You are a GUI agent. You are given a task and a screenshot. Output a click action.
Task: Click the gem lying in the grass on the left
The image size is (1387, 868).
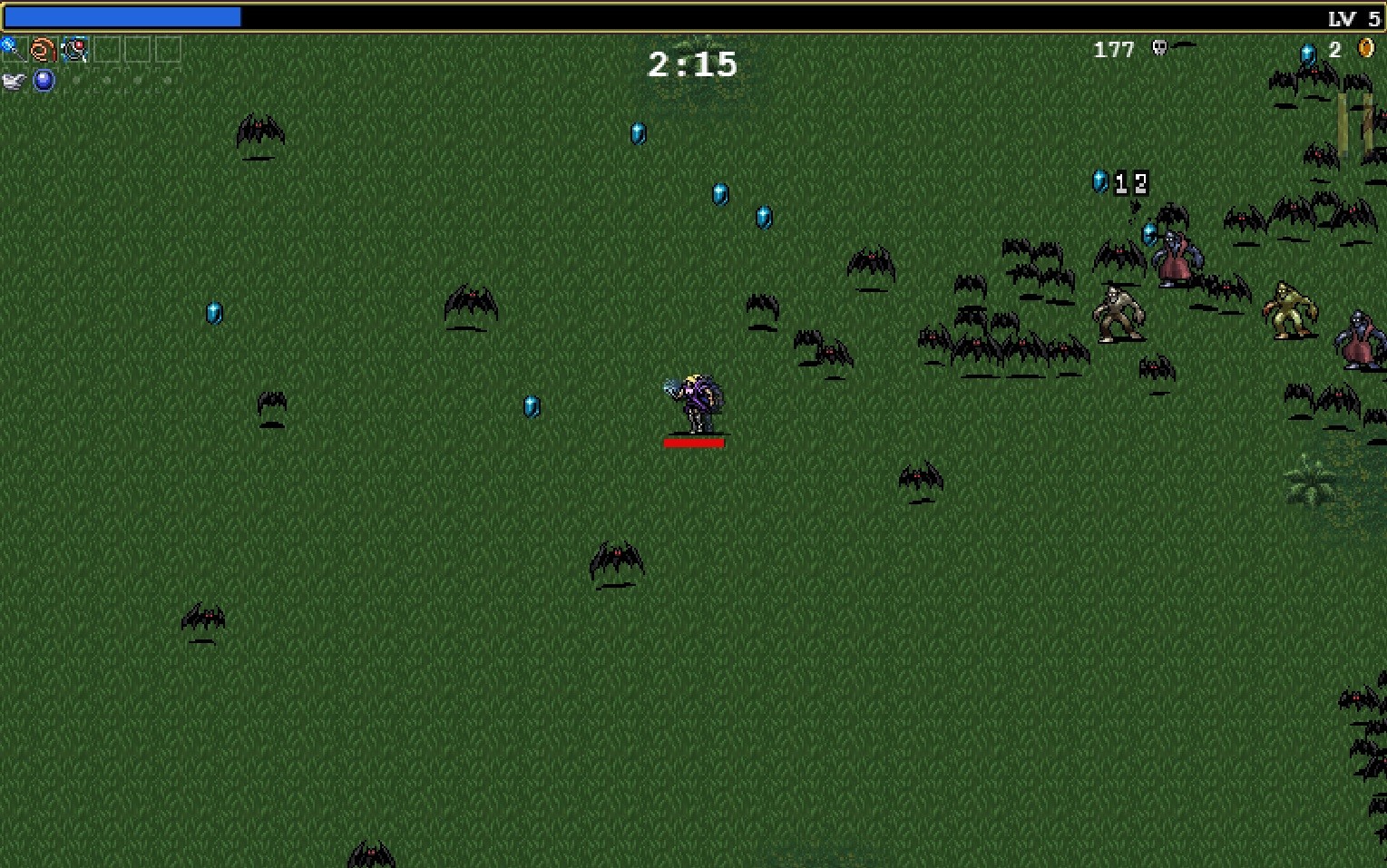click(x=213, y=314)
